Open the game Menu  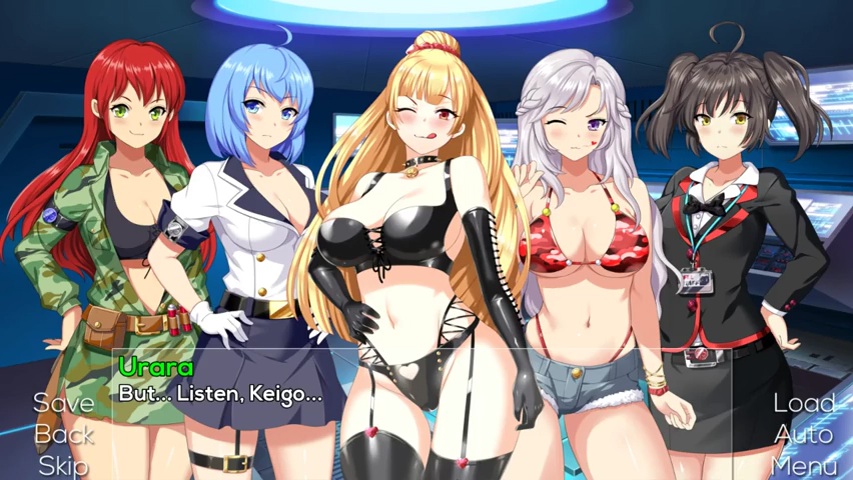click(x=803, y=465)
